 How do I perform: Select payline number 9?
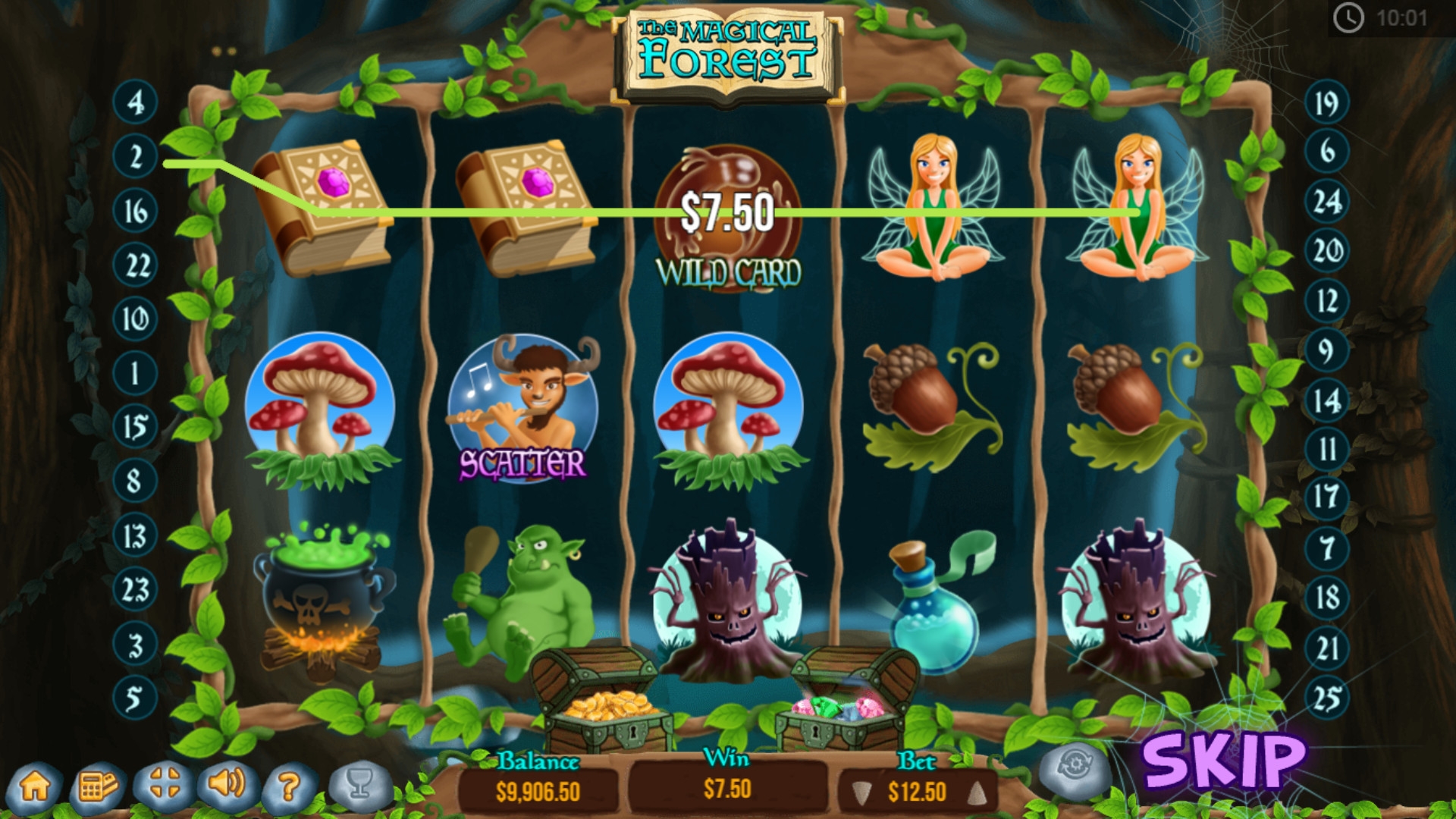tap(1326, 350)
